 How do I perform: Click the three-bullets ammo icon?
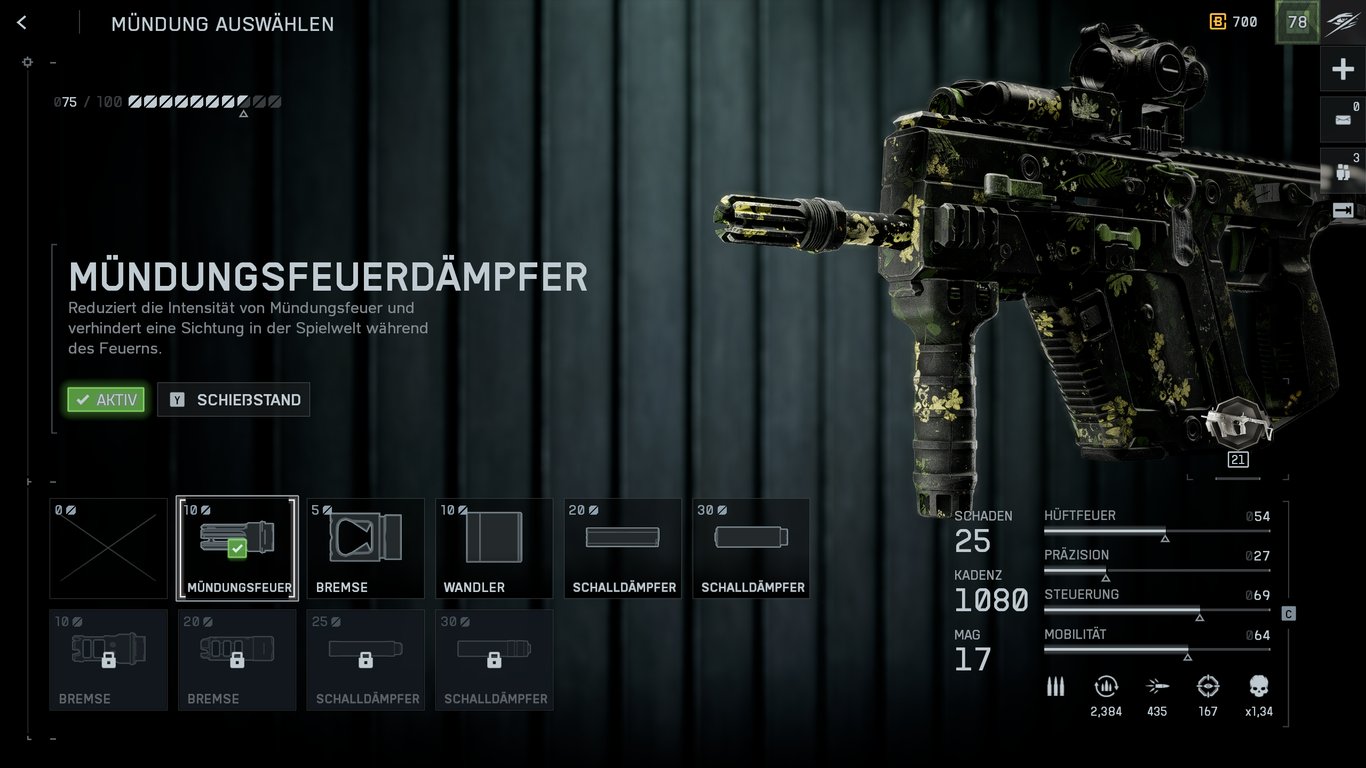pyautogui.click(x=1055, y=686)
